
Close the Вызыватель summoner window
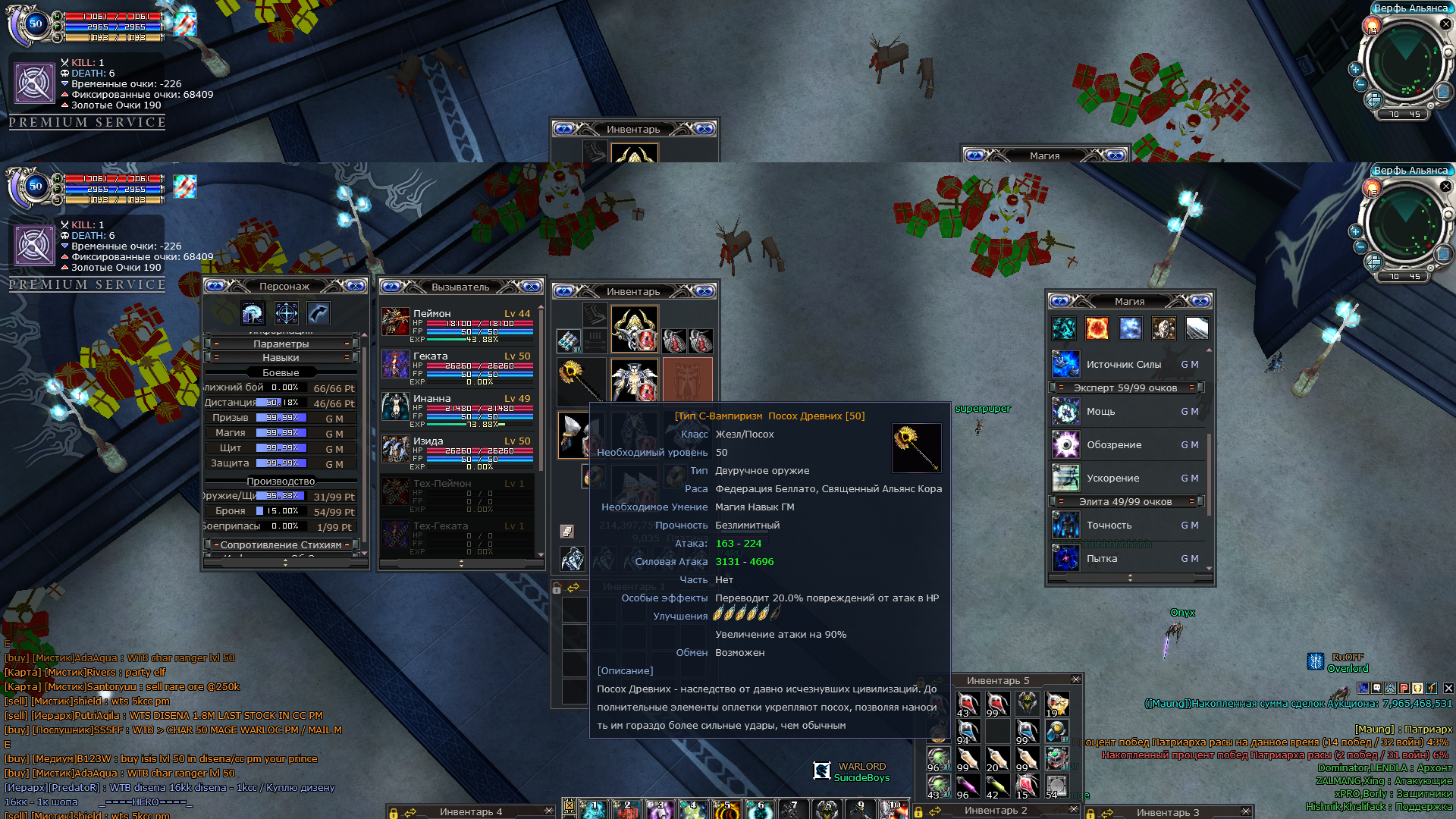coord(532,287)
